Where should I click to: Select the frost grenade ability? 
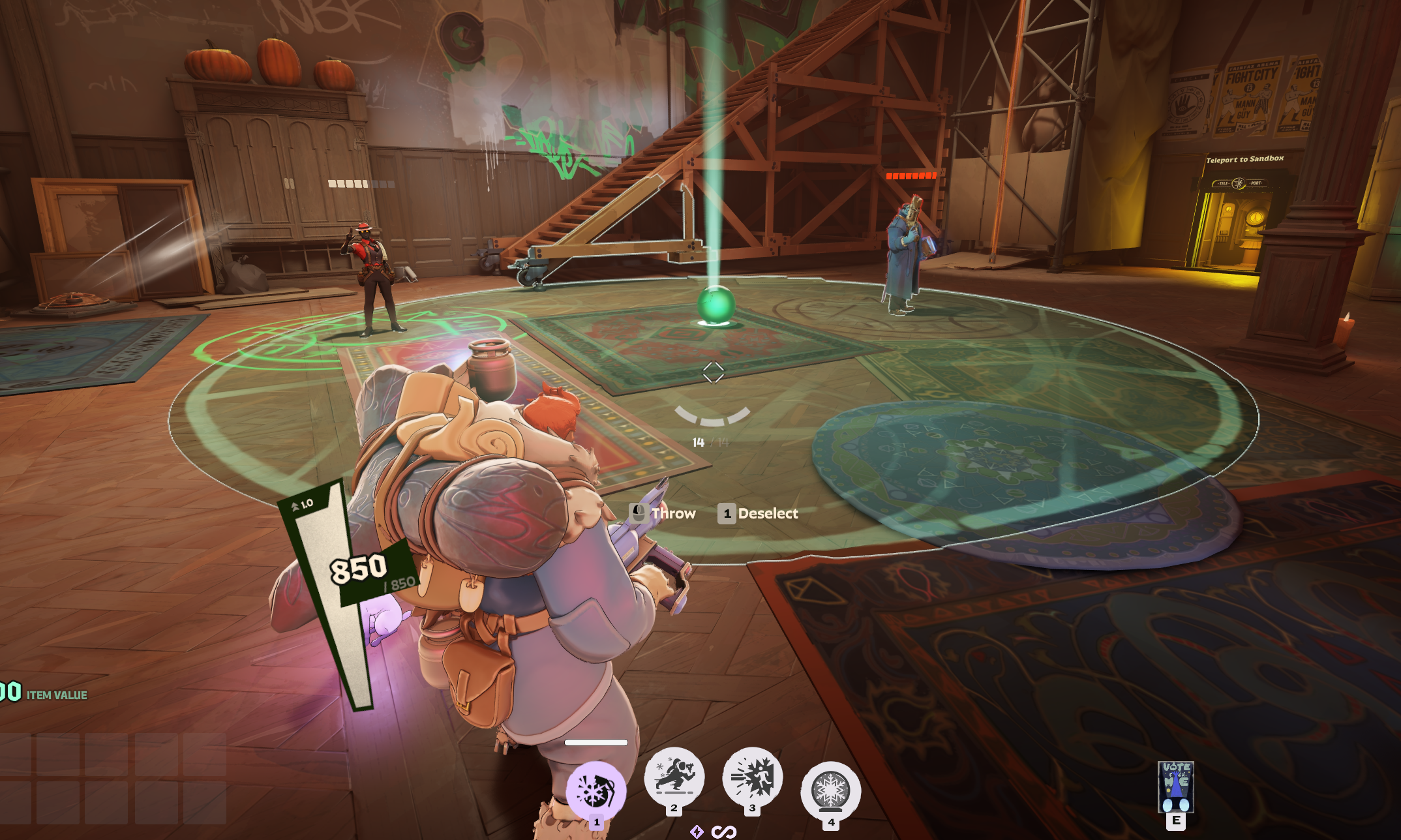(595, 790)
